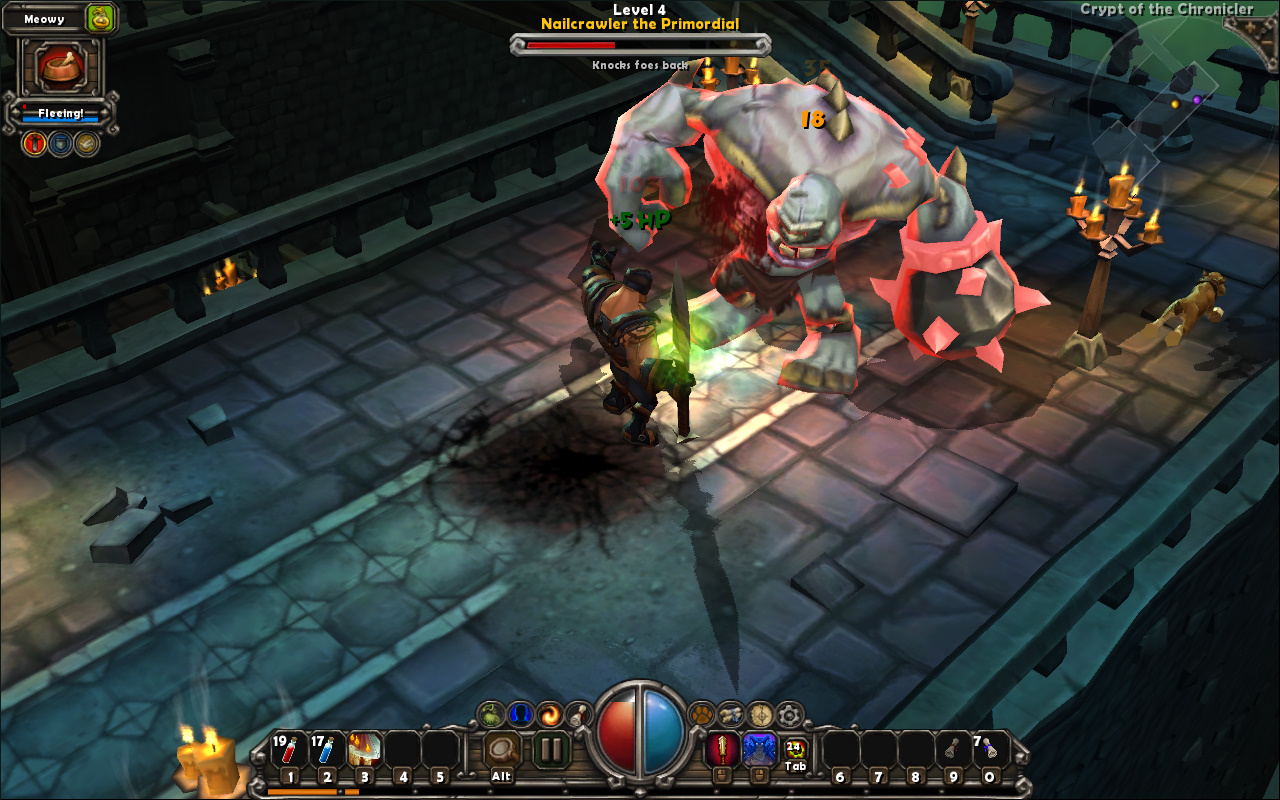Use the scroll in hotbar slot 9

pos(953,750)
